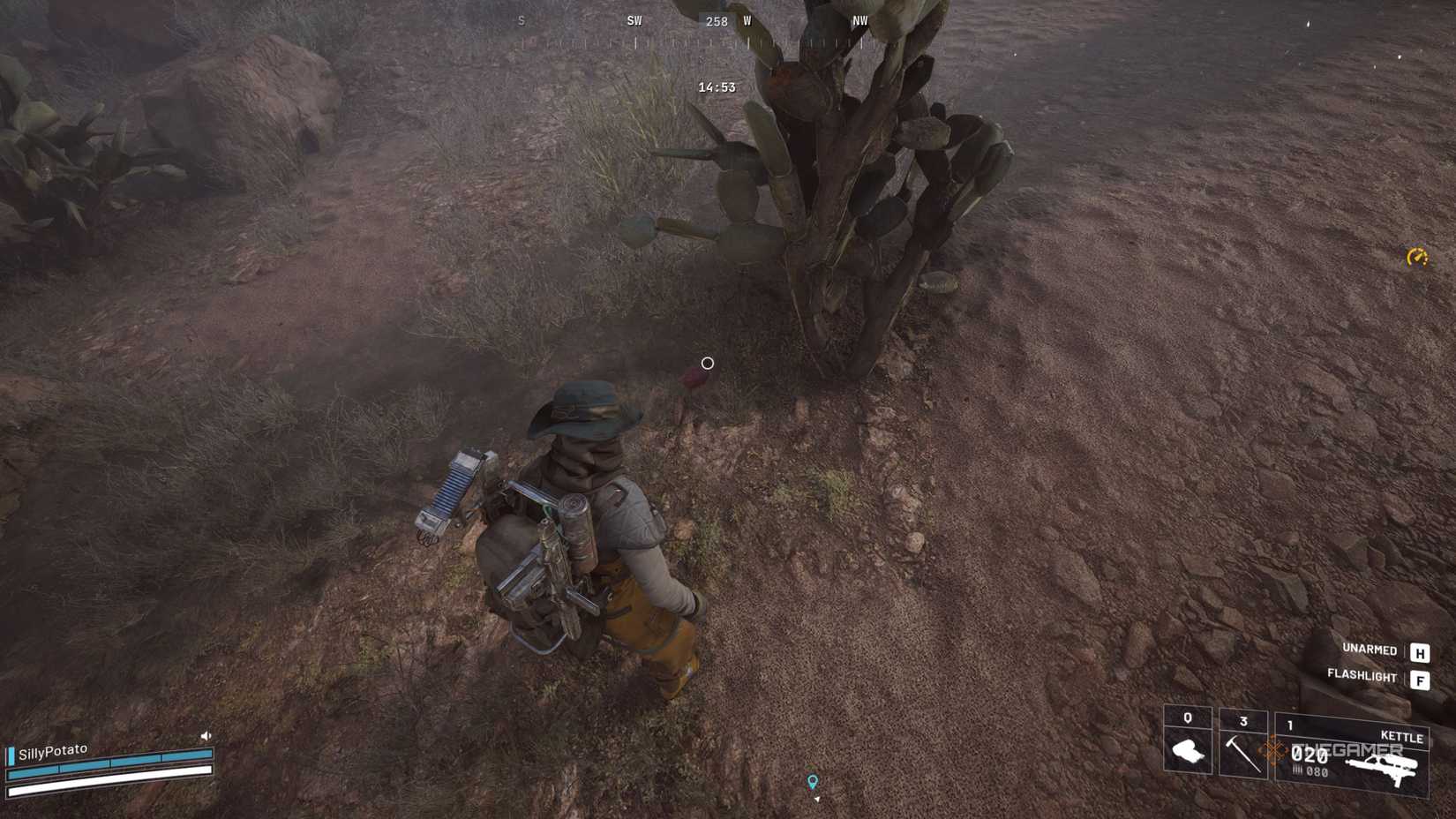Toggle the Flashlight label on
1456x819 pixels.
[1362, 677]
